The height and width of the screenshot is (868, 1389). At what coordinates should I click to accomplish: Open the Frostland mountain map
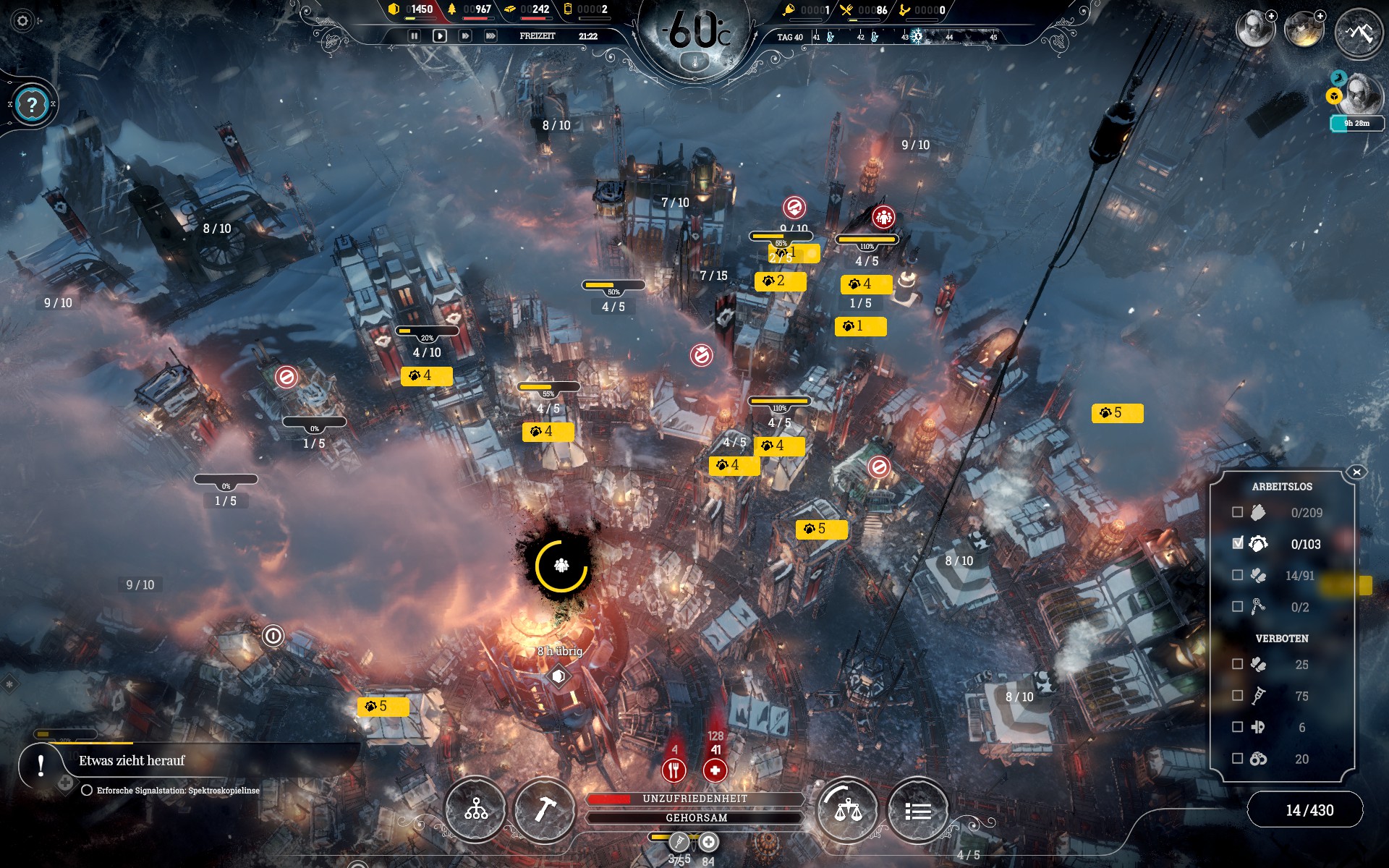coord(1359,33)
